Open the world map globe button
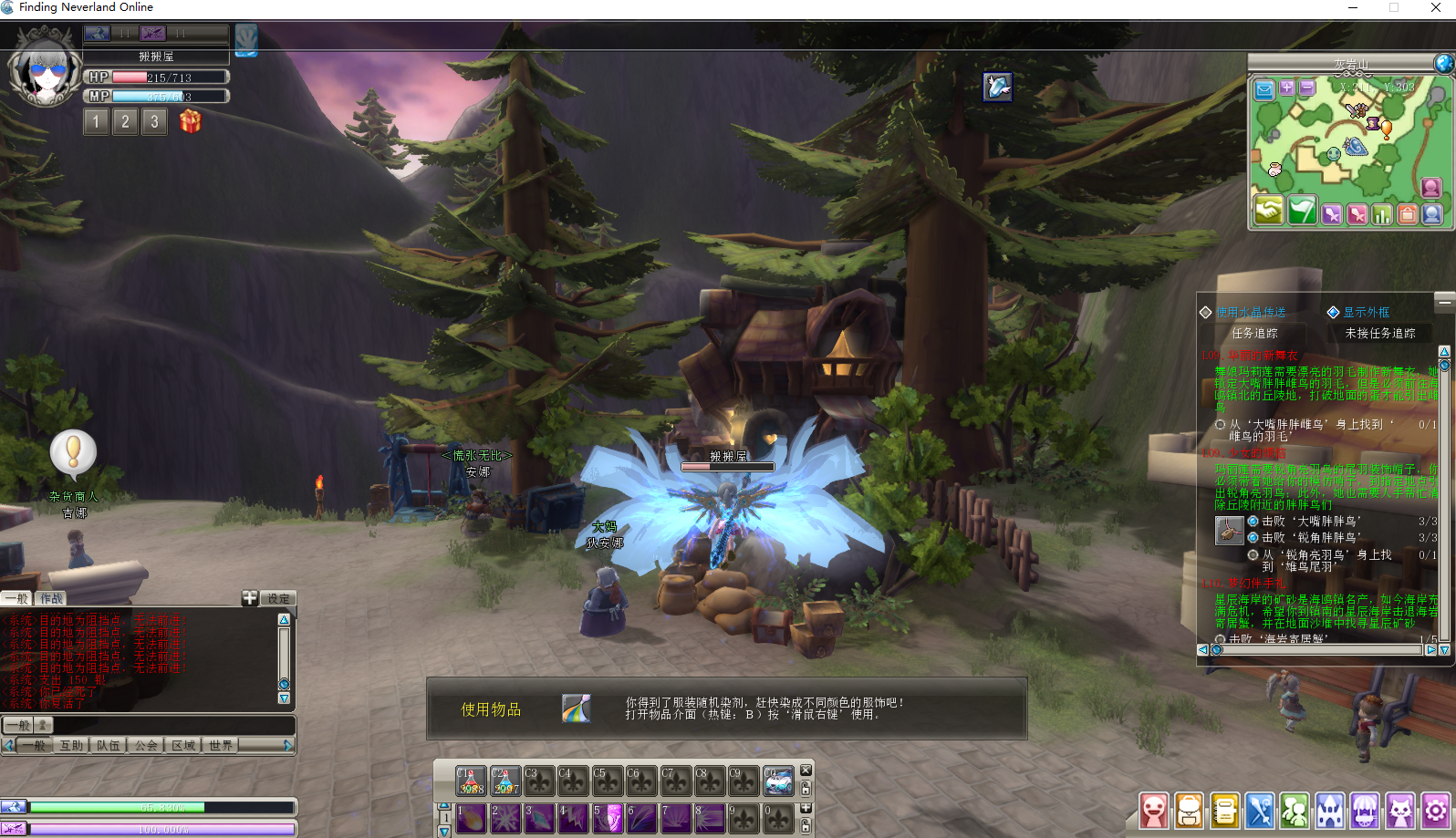Image resolution: width=1456 pixels, height=838 pixels. pos(1443,63)
